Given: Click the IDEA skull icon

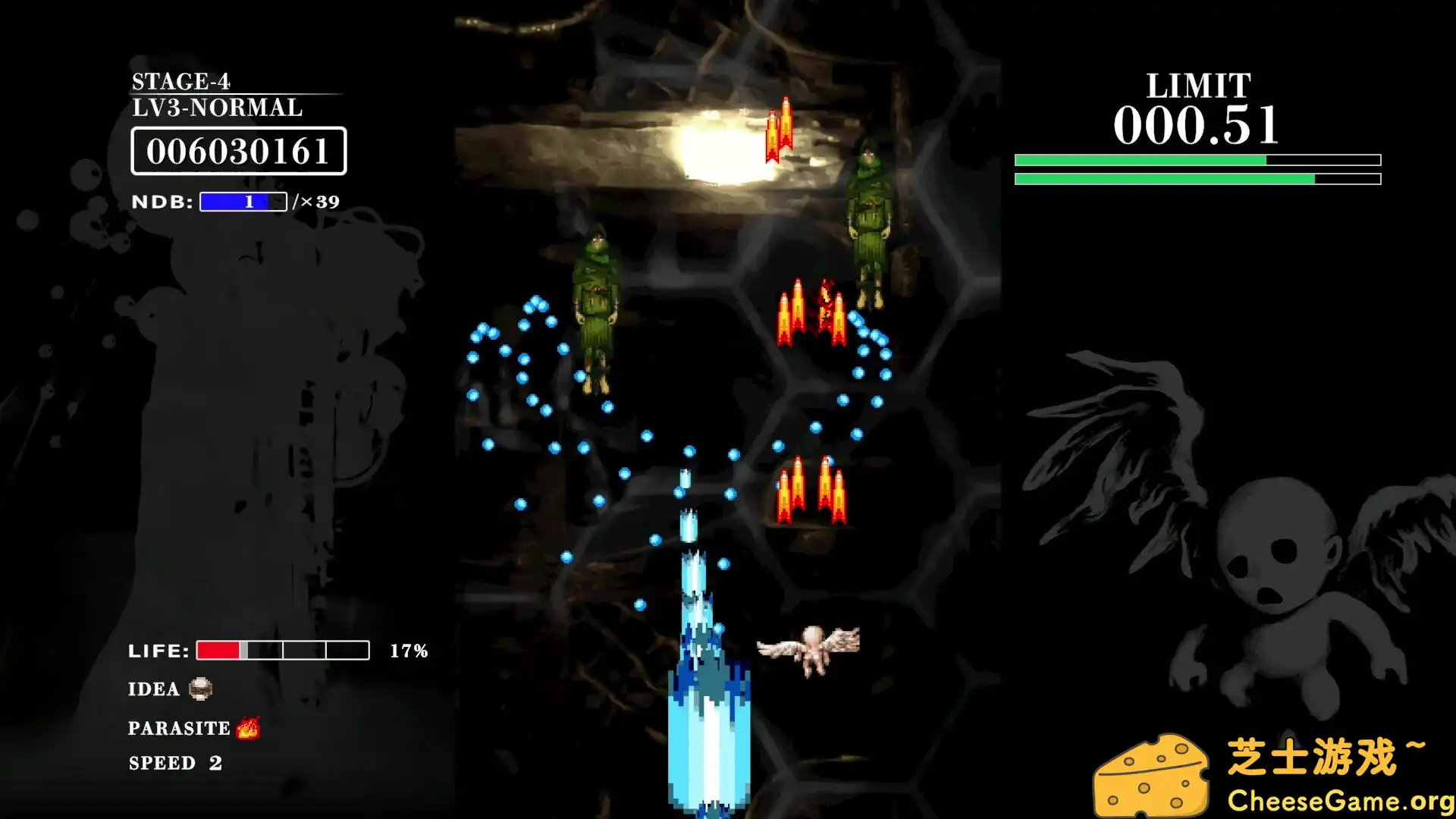Looking at the screenshot, I should point(199,689).
